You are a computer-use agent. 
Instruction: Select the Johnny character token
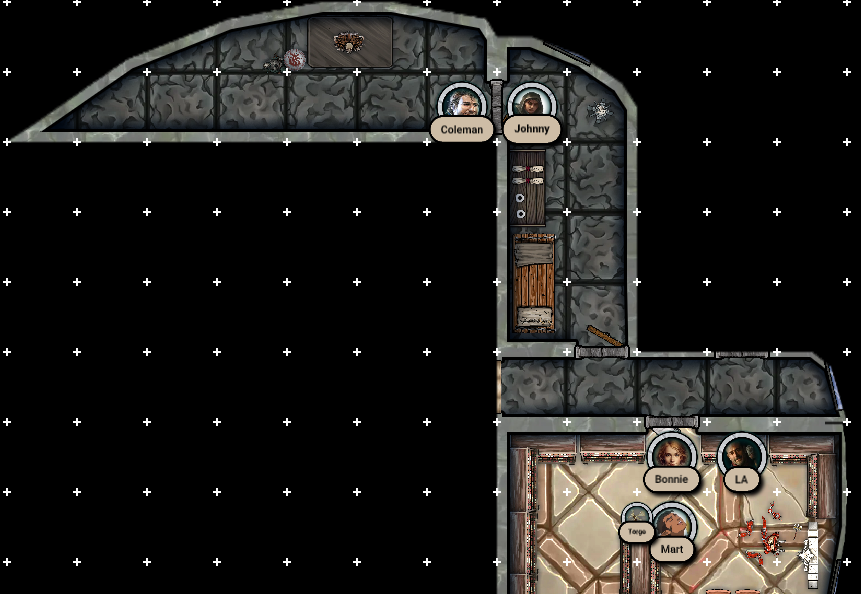click(531, 105)
